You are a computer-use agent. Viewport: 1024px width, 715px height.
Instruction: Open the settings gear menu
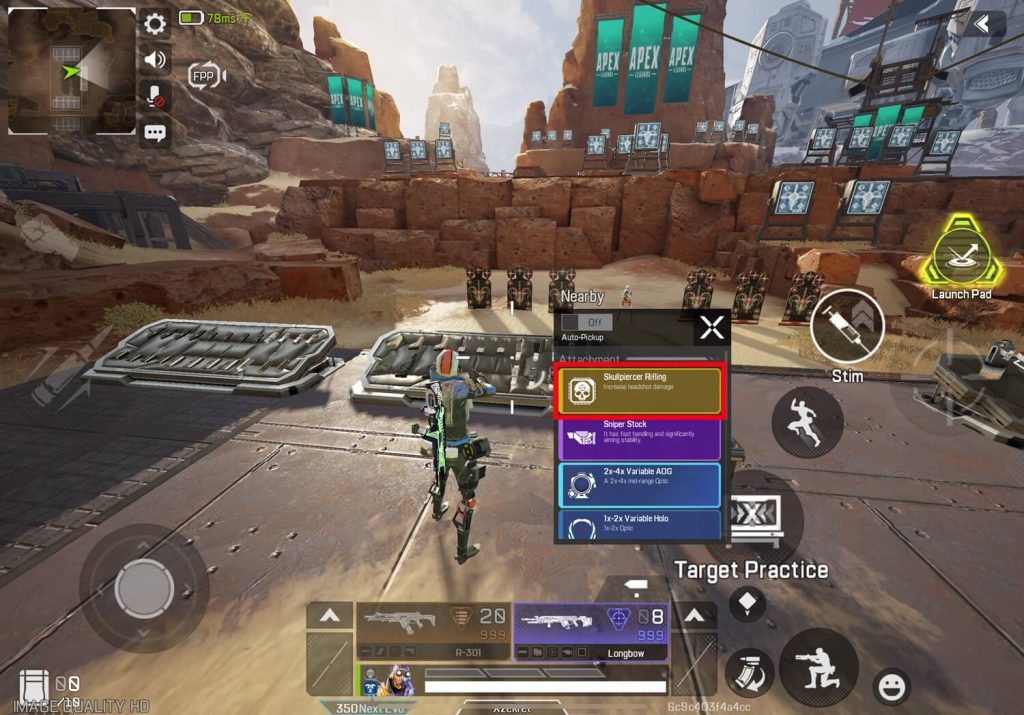pos(155,24)
